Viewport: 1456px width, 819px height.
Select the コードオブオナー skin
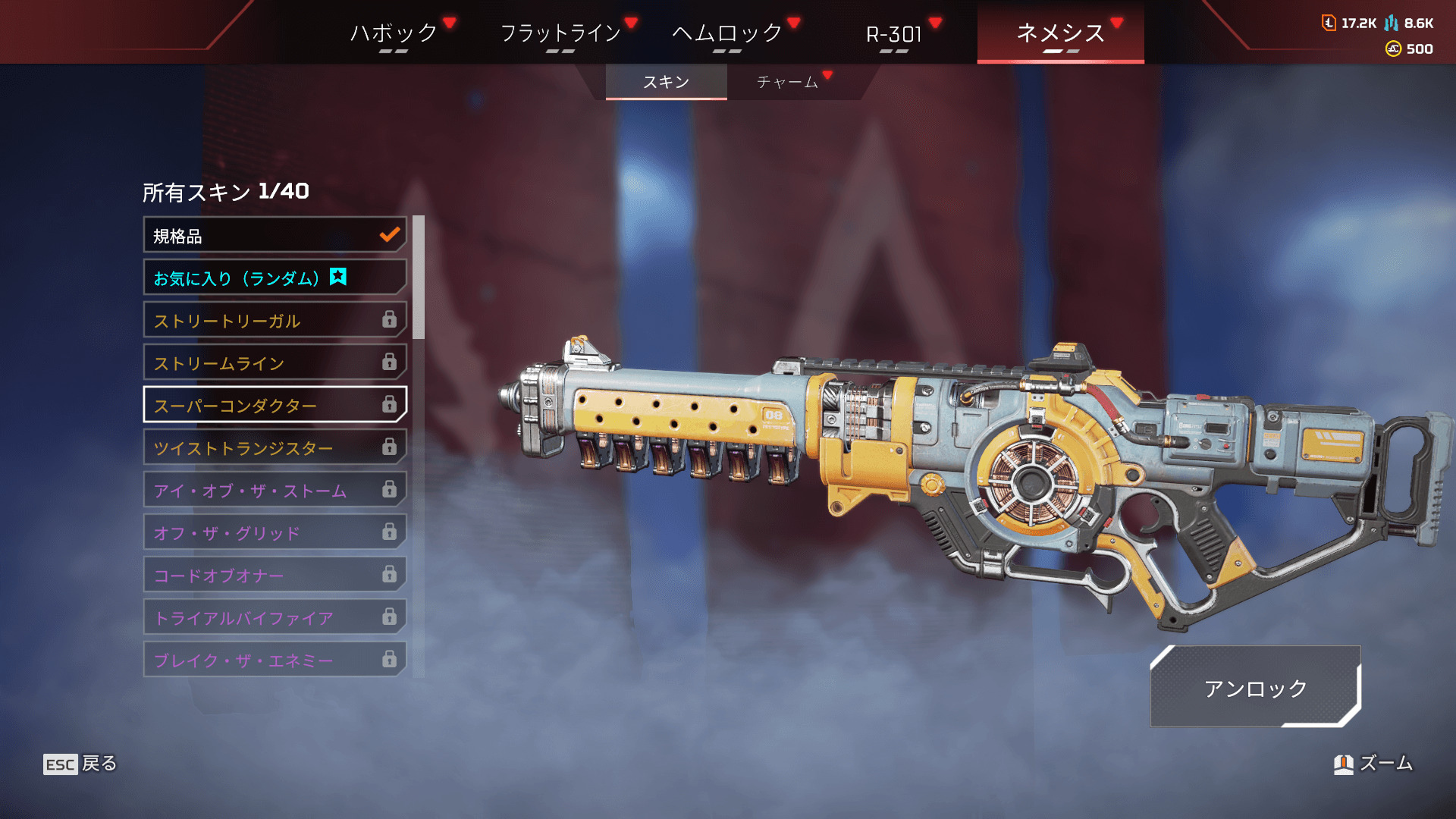pos(275,576)
